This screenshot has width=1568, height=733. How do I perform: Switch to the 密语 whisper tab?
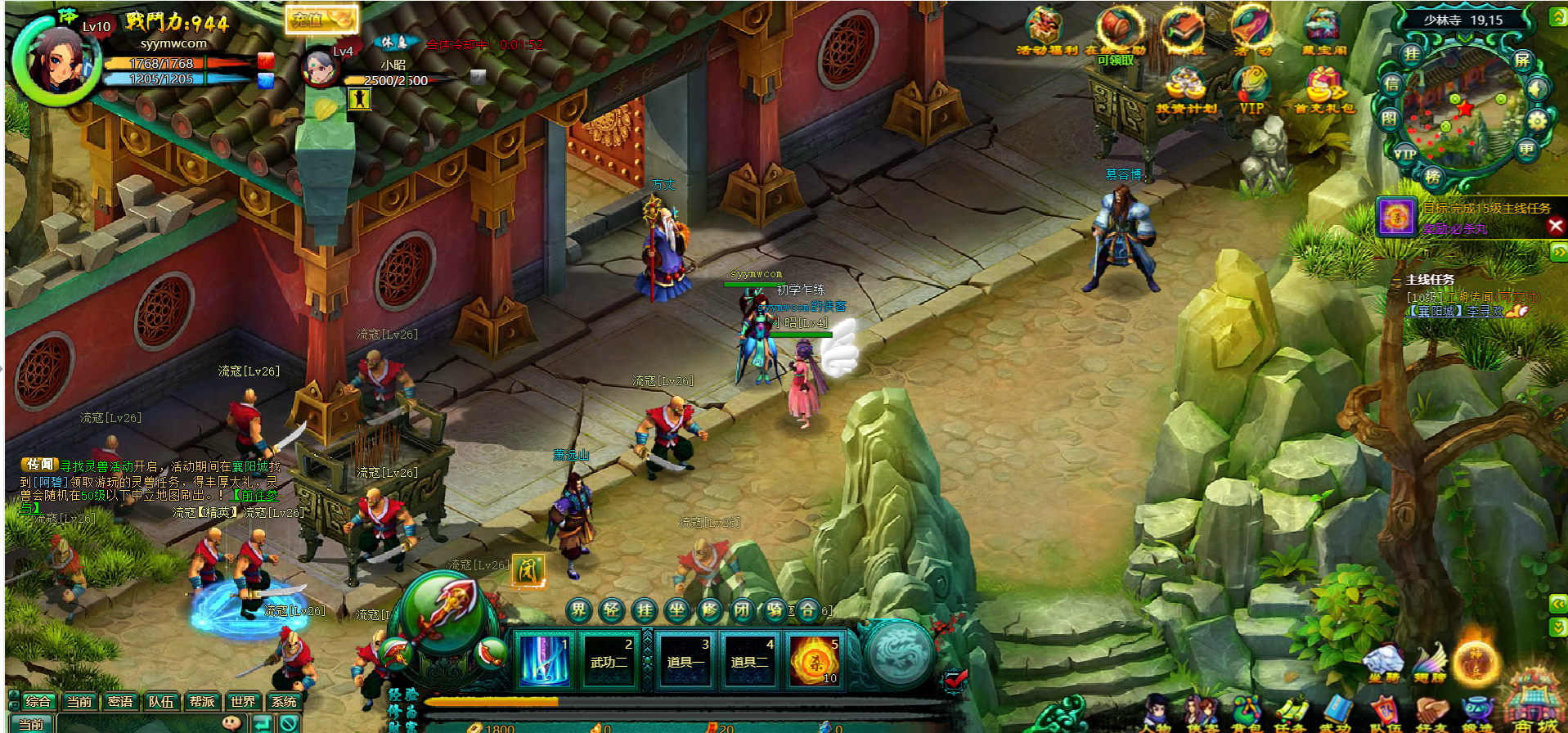click(x=120, y=701)
